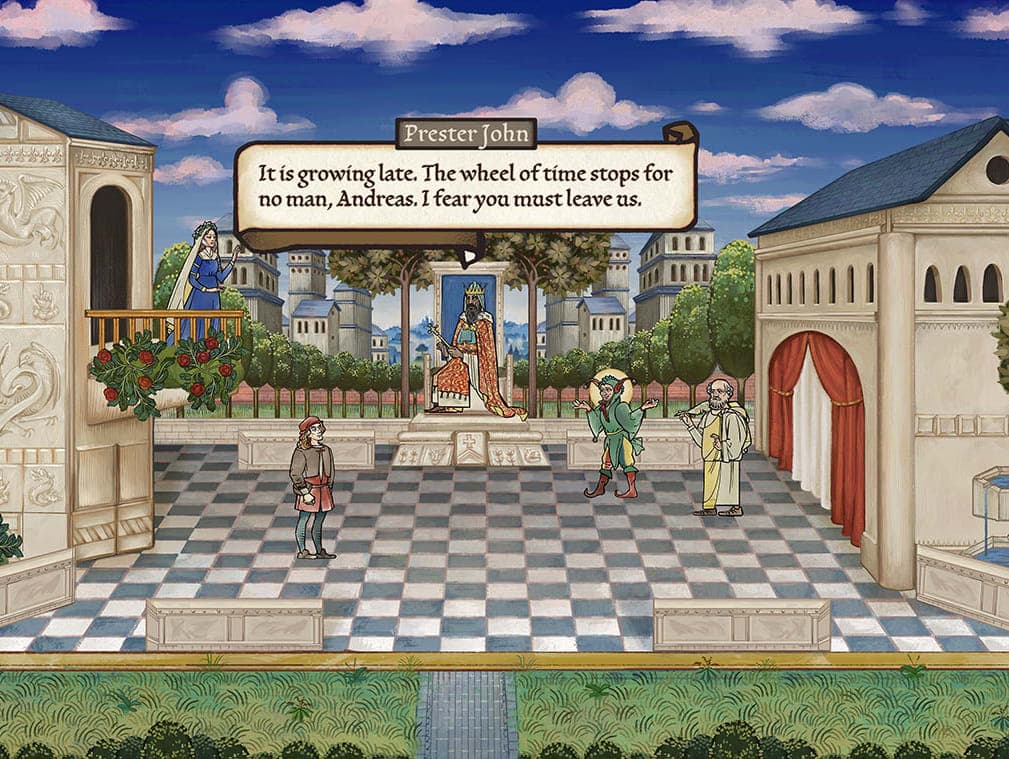This screenshot has width=1009, height=759.
Task: Advance Prester John's dialogue speech bubble
Action: [x=465, y=187]
